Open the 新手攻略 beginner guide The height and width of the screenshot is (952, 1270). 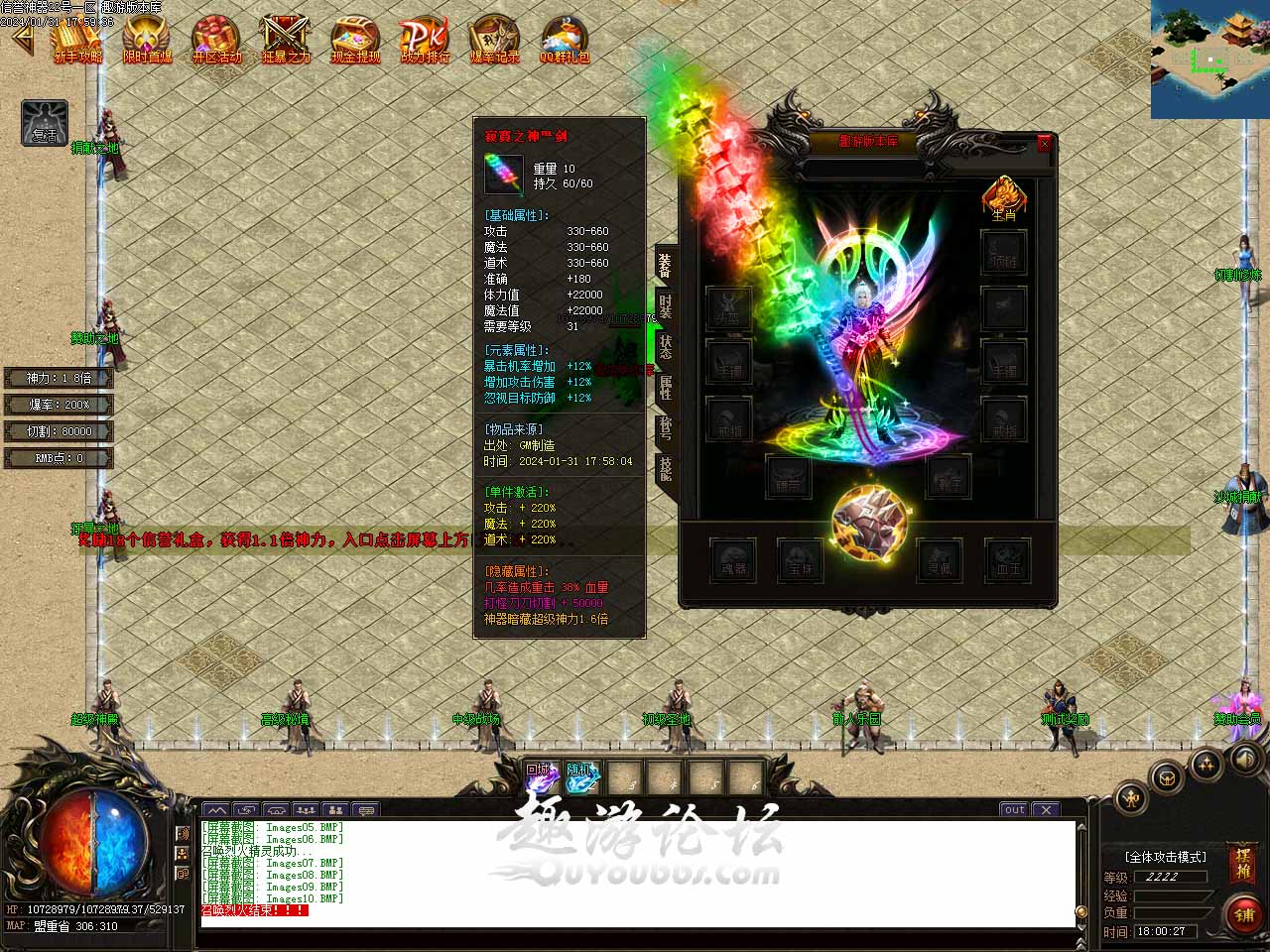pyautogui.click(x=77, y=40)
